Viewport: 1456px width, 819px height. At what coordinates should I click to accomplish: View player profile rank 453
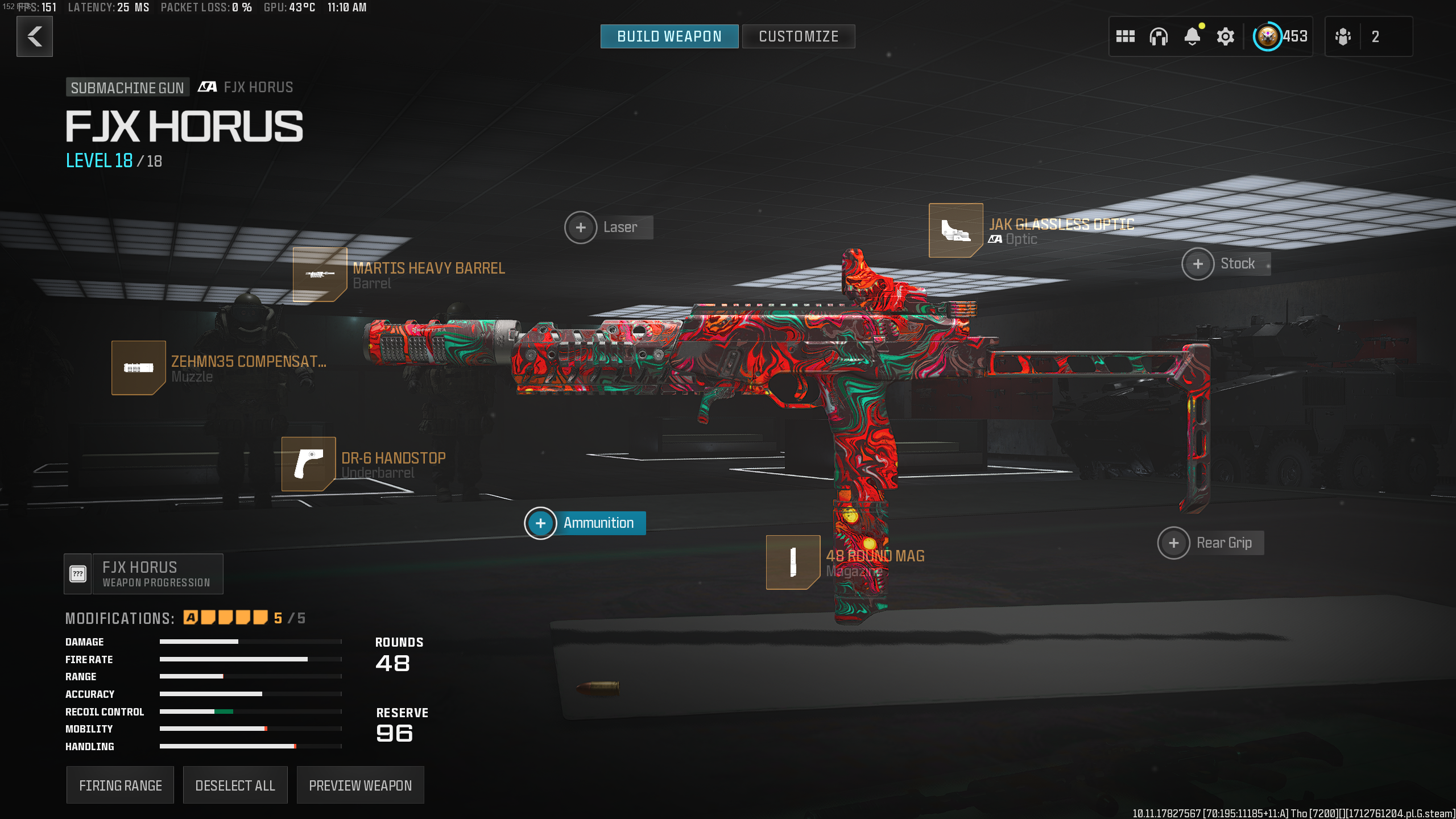click(1280, 37)
